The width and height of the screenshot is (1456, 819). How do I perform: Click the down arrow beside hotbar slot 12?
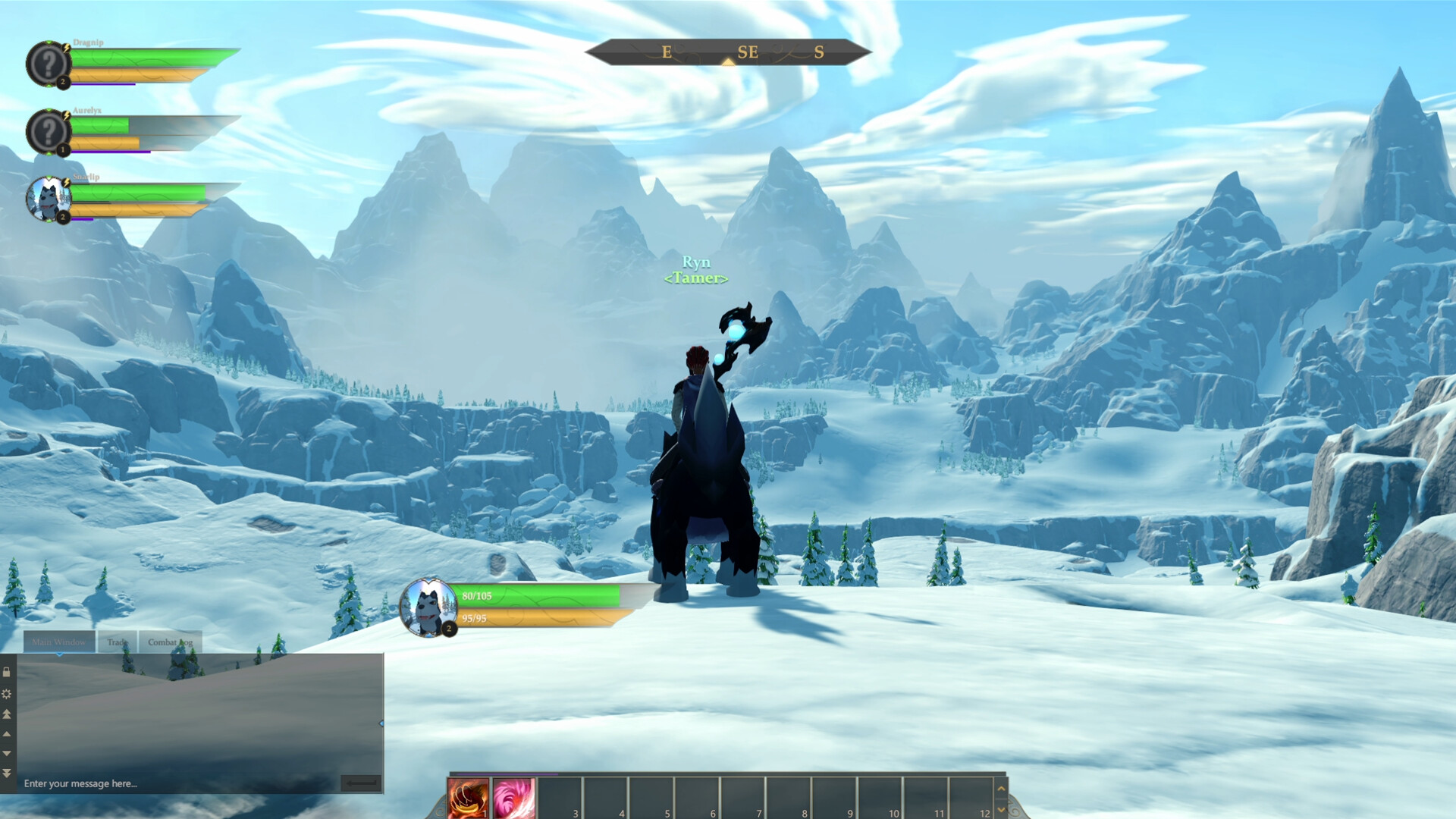tap(1001, 810)
